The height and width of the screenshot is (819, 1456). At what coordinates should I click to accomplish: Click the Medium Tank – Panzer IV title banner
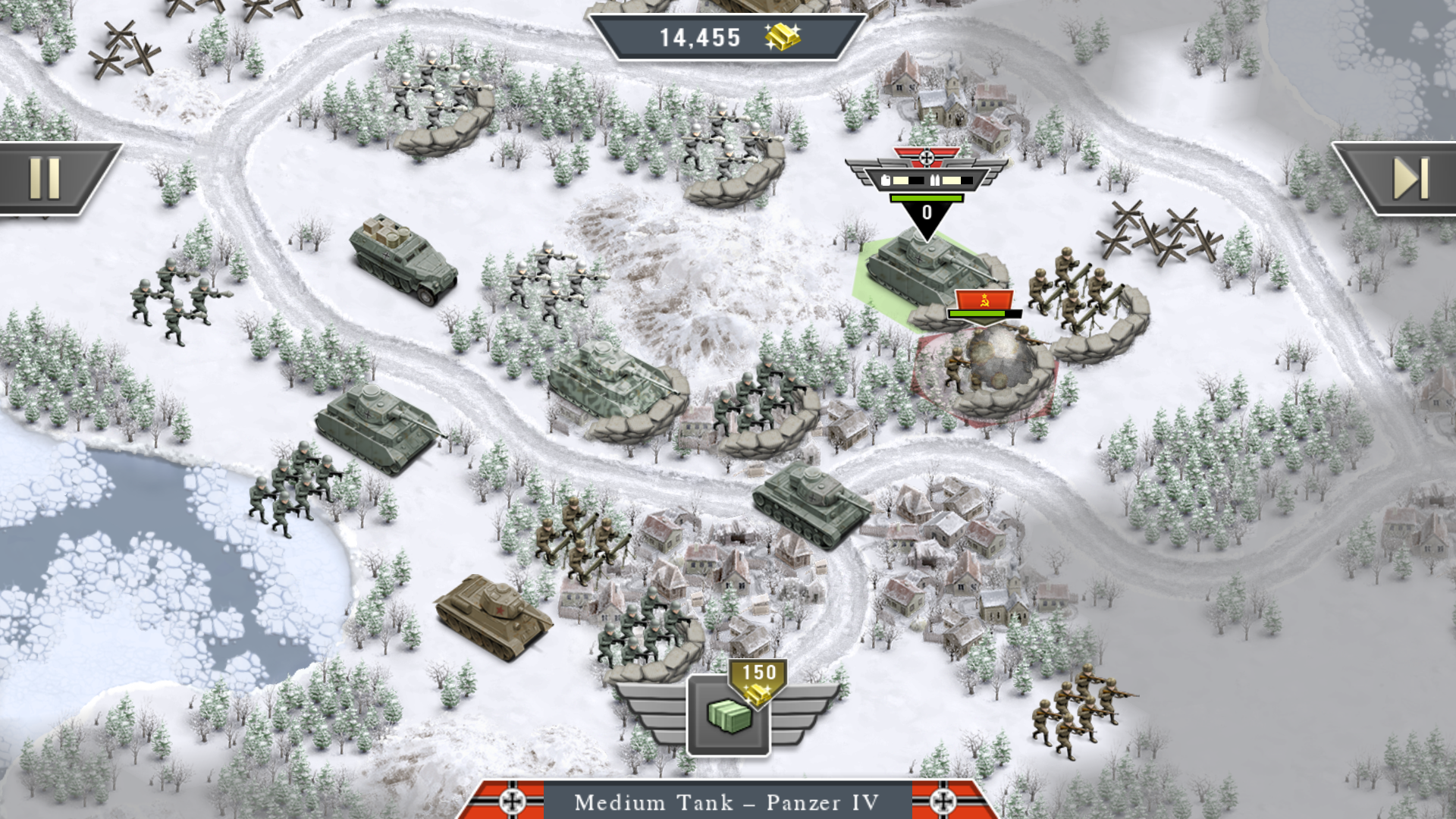point(727,802)
